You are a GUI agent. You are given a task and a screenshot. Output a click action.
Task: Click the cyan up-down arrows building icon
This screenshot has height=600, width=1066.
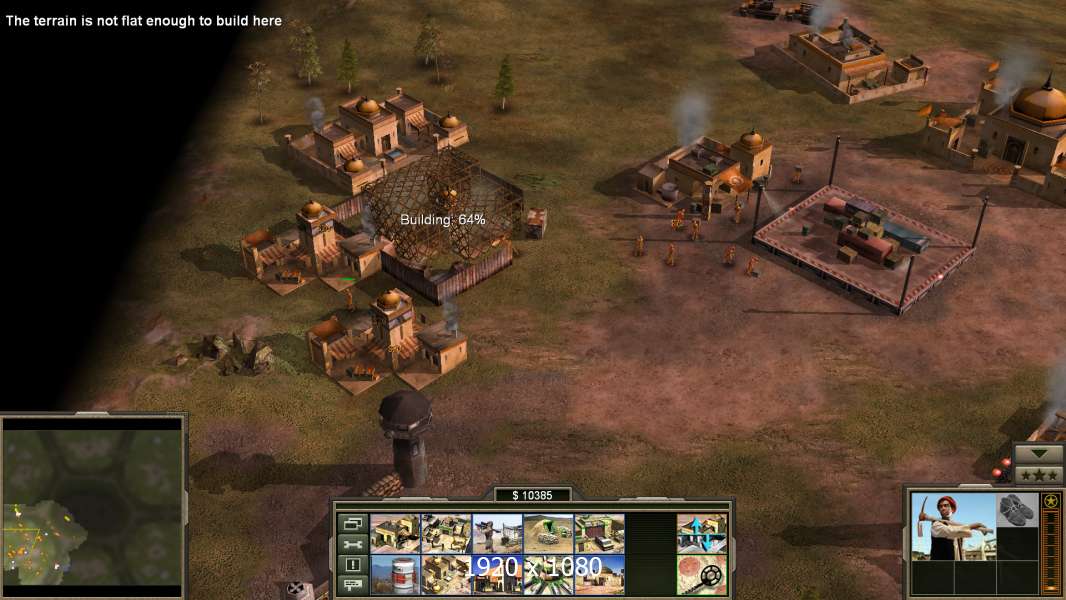[701, 533]
